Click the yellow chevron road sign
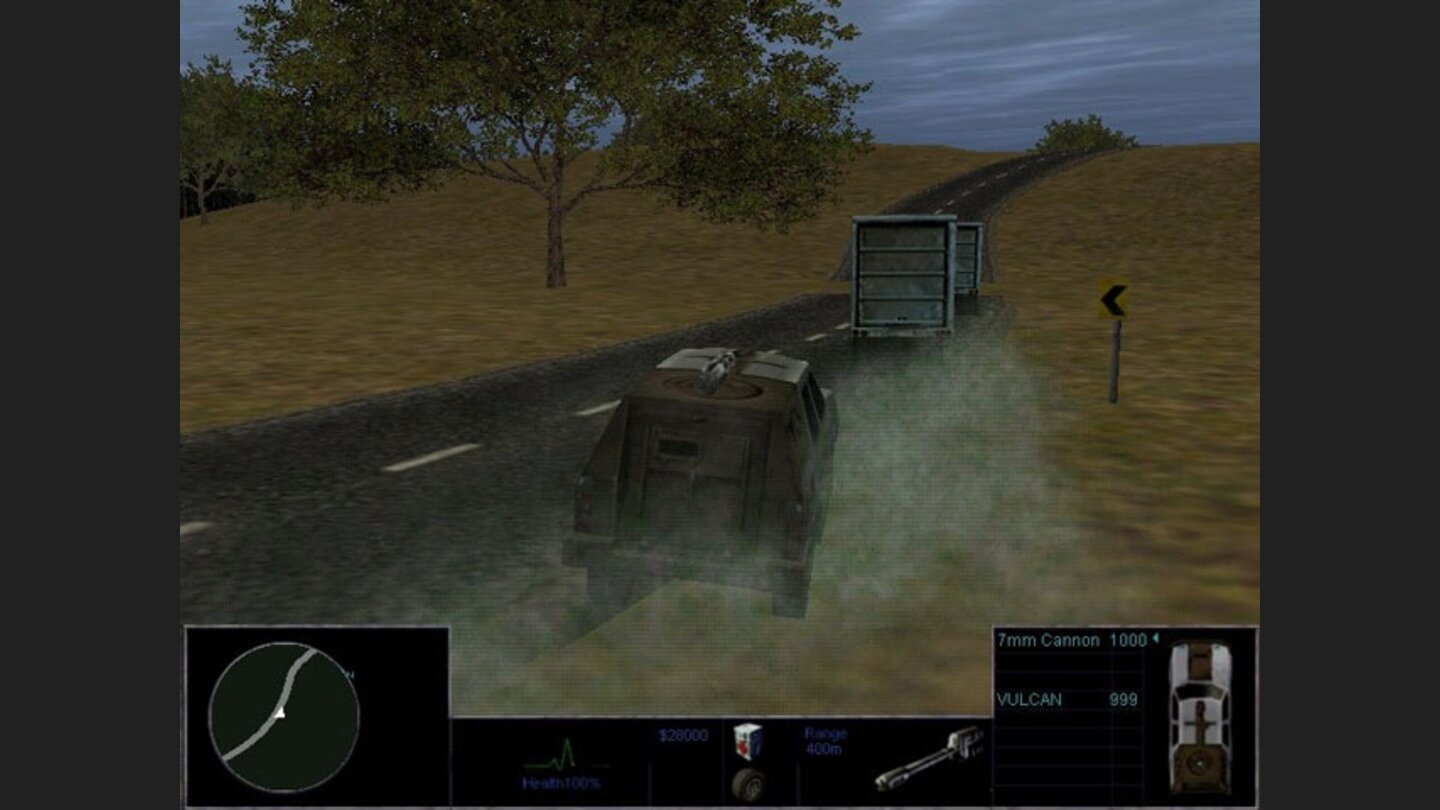1440x810 pixels. (x=1113, y=298)
